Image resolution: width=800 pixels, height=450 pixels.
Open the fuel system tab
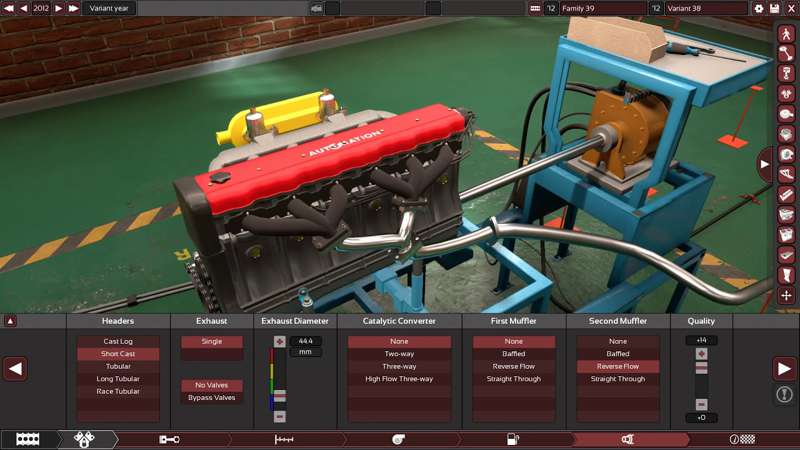[x=513, y=439]
